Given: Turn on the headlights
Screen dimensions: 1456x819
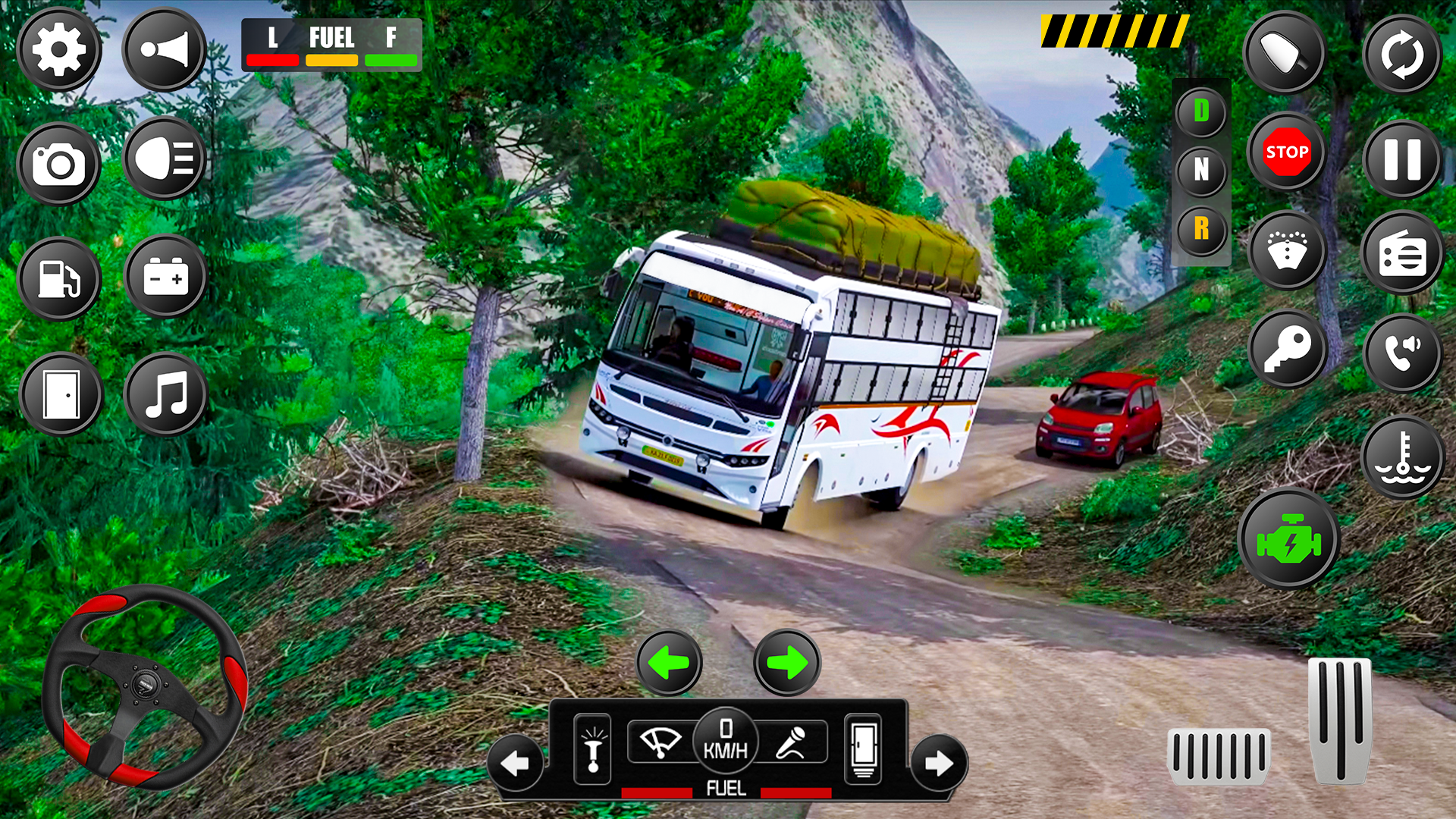Looking at the screenshot, I should click(x=165, y=159).
